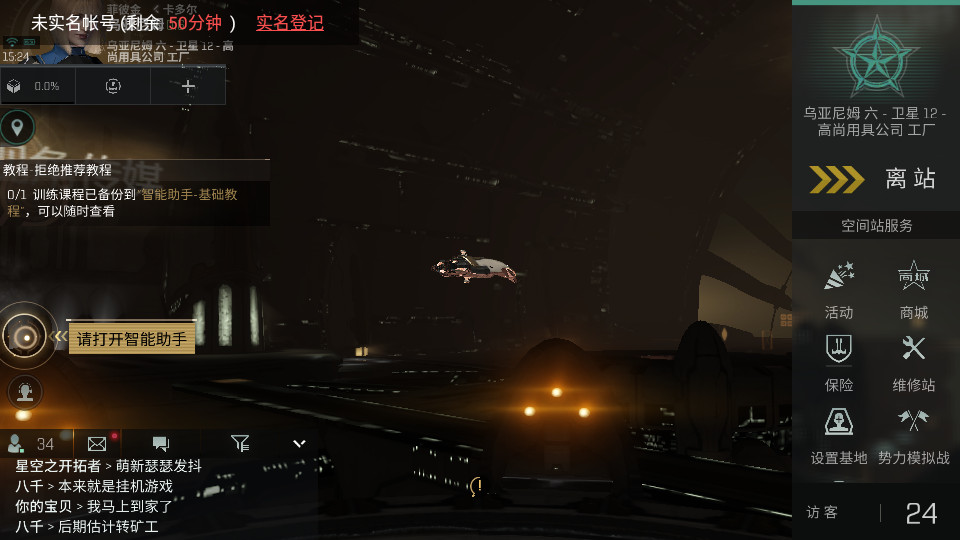
Task: Open the chat filter funnel icon
Action: coord(240,443)
